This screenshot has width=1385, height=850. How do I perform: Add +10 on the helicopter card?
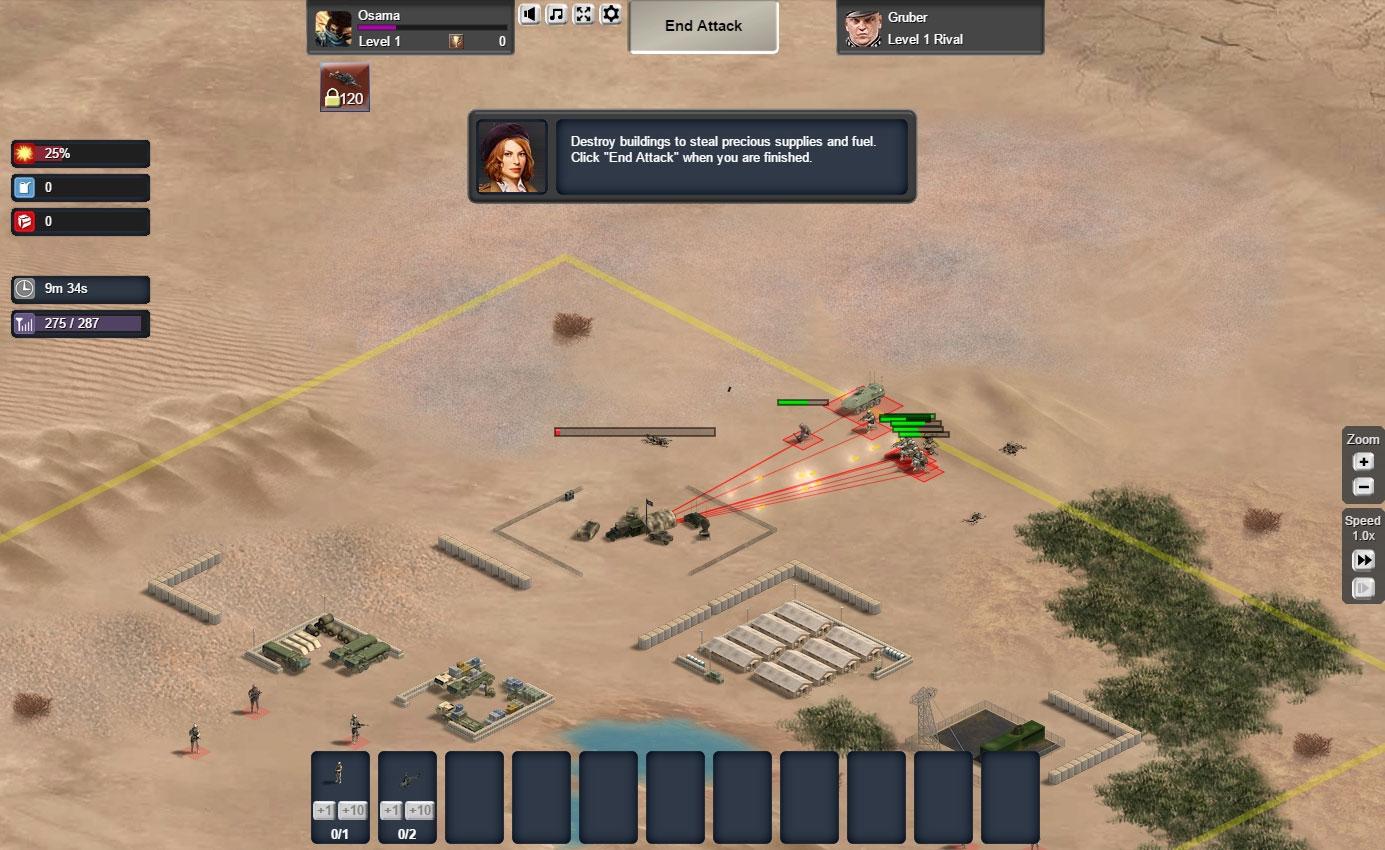419,811
